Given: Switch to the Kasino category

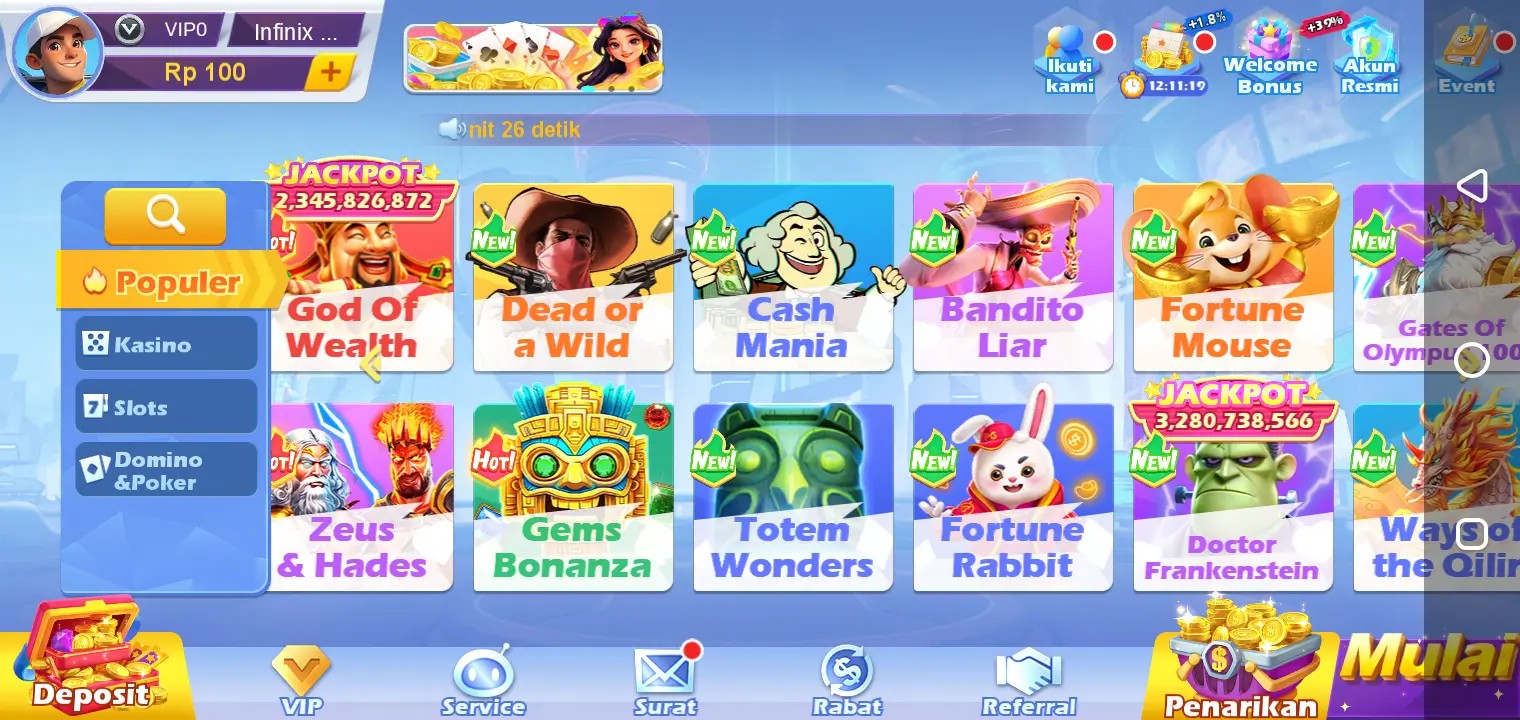Looking at the screenshot, I should (x=165, y=343).
